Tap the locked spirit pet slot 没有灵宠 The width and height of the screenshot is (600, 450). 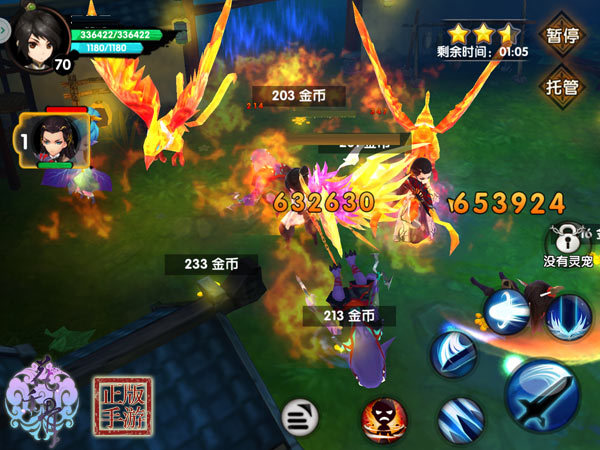click(x=567, y=241)
